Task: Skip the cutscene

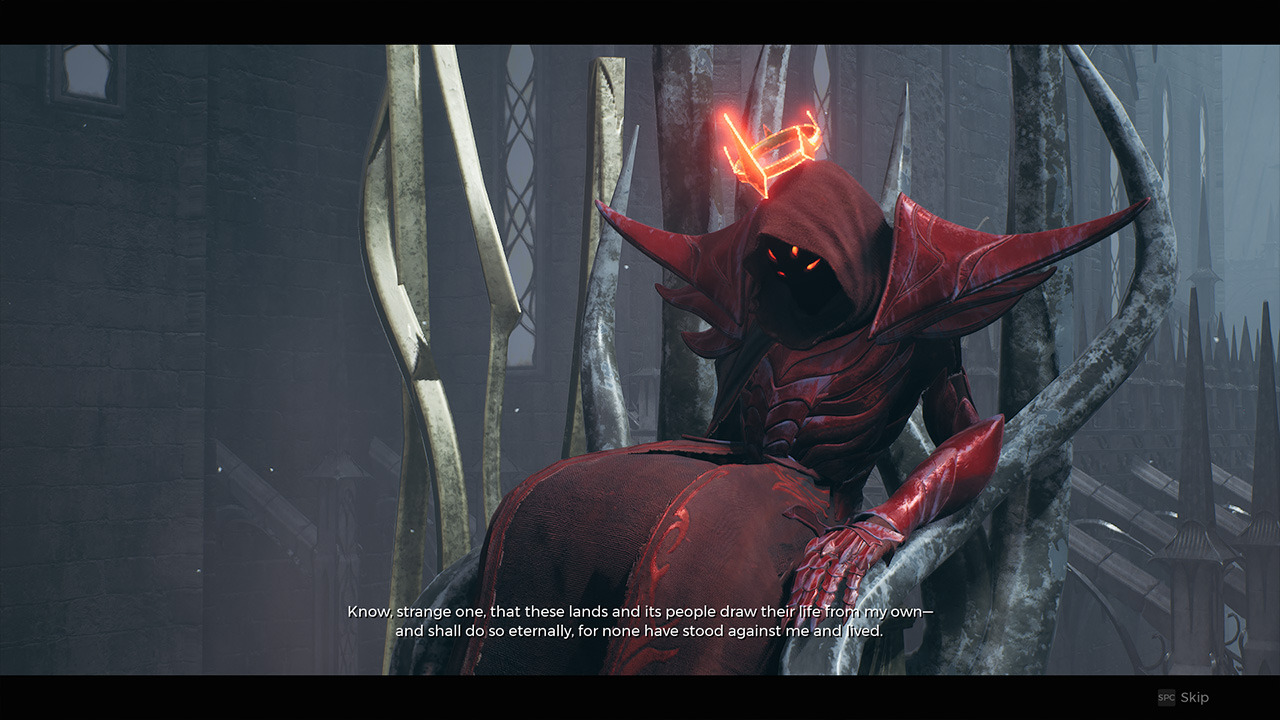Action: click(x=1184, y=697)
